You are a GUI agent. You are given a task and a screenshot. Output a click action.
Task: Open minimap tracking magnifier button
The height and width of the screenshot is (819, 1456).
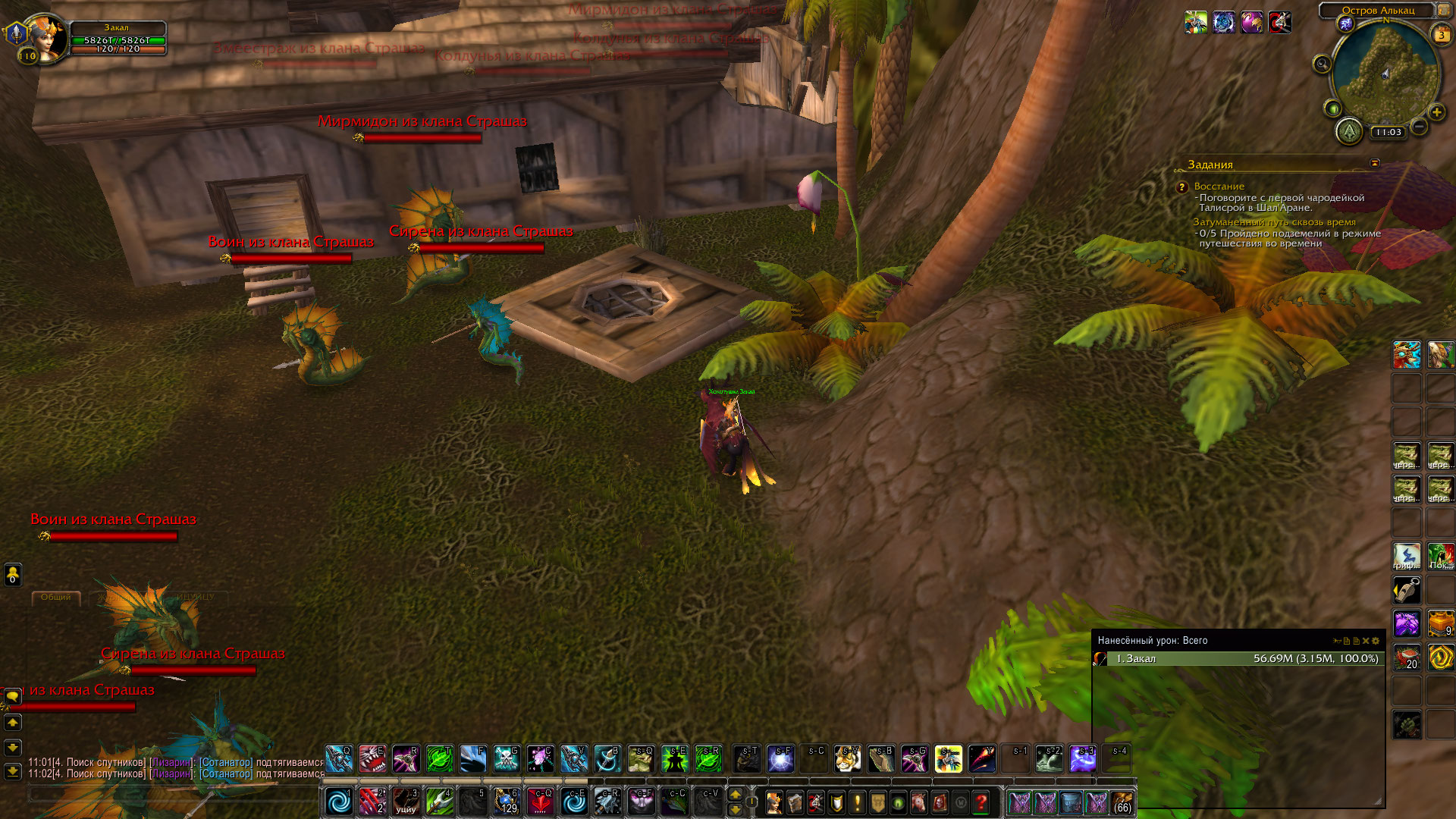click(x=1322, y=64)
